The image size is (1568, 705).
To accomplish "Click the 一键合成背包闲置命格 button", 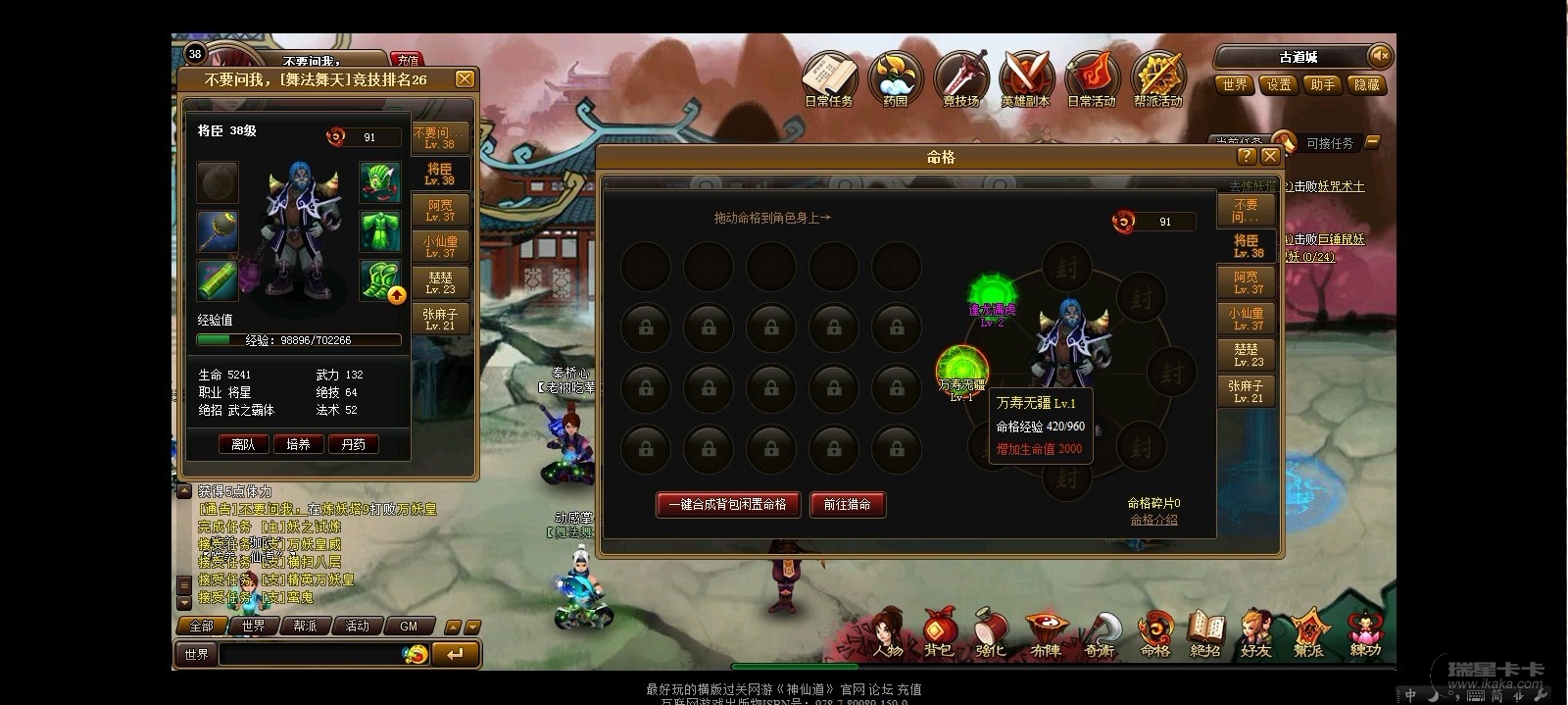I will point(727,504).
